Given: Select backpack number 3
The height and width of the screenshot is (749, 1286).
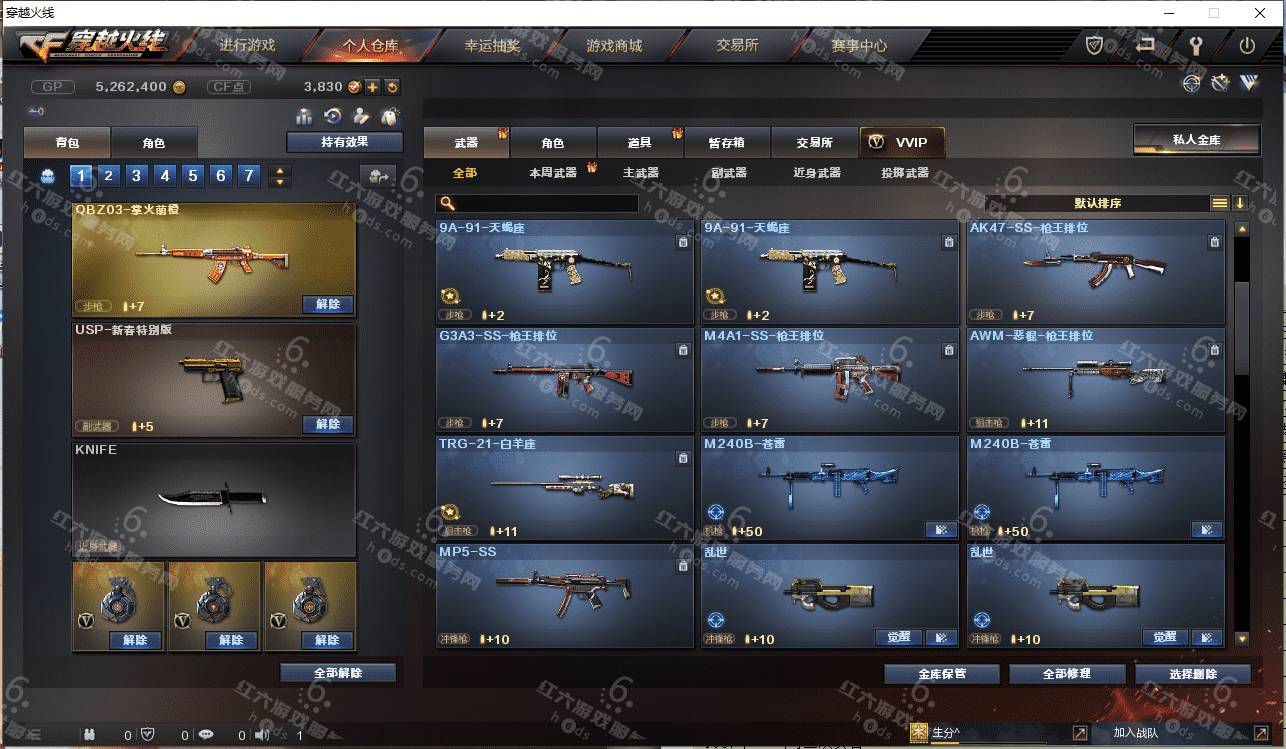Looking at the screenshot, I should coord(137,176).
